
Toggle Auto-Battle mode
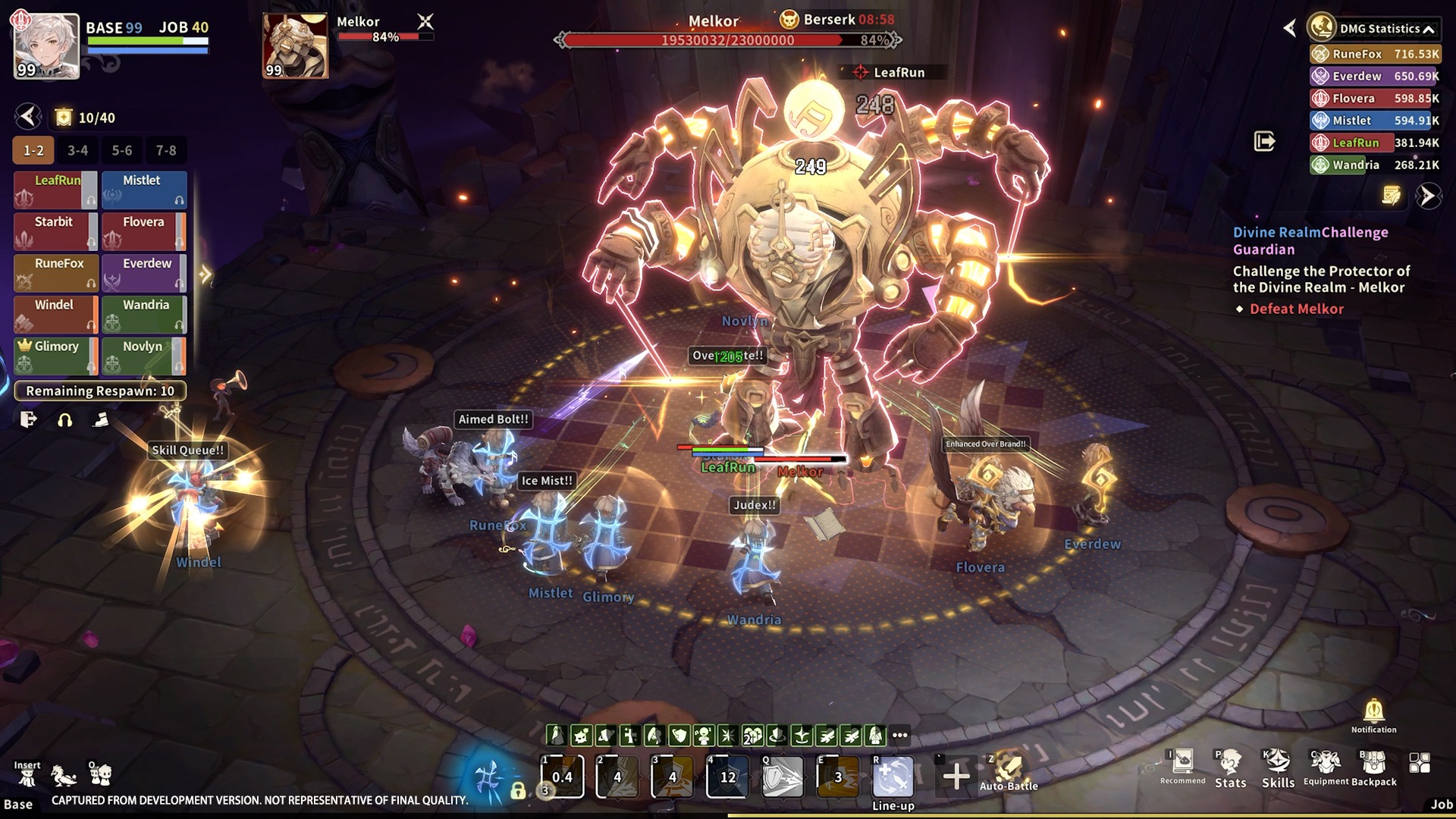[1009, 768]
